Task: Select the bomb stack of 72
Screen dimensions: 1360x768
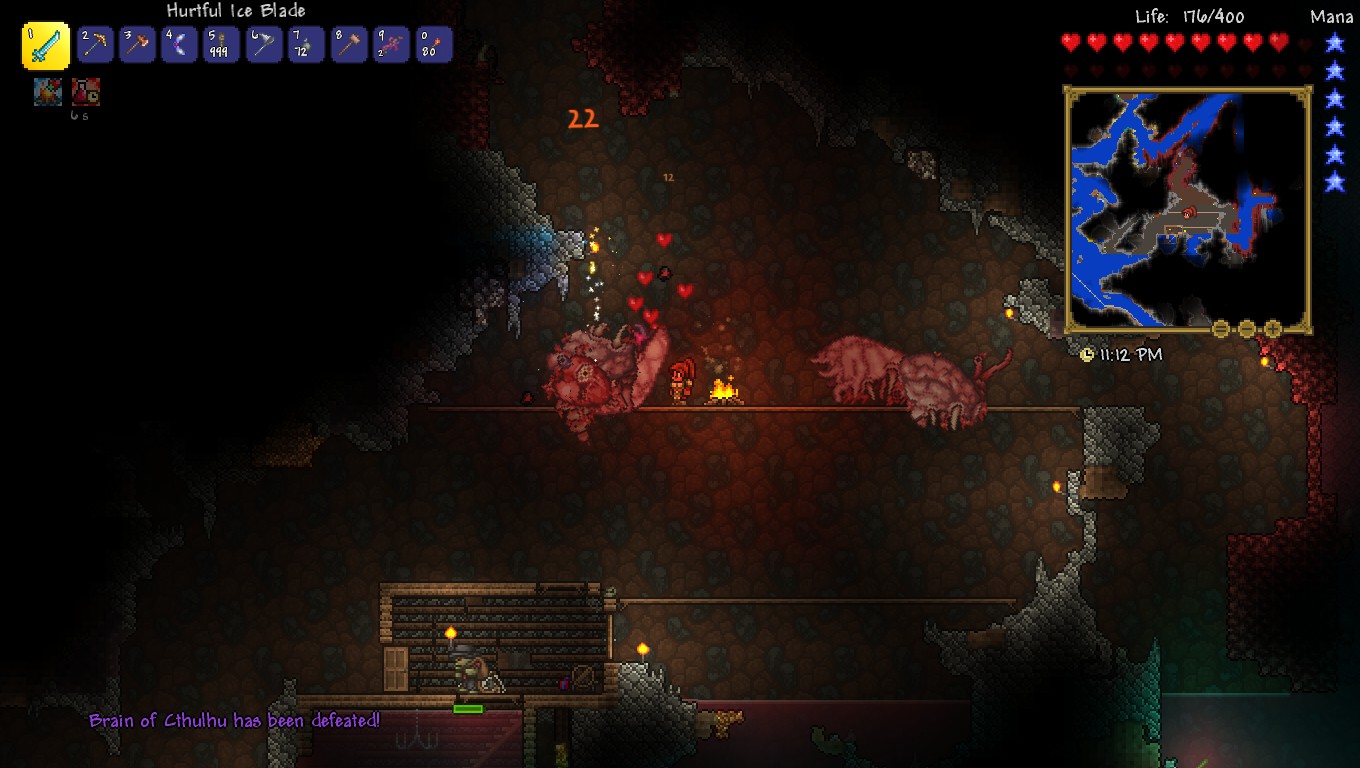Action: [x=306, y=45]
